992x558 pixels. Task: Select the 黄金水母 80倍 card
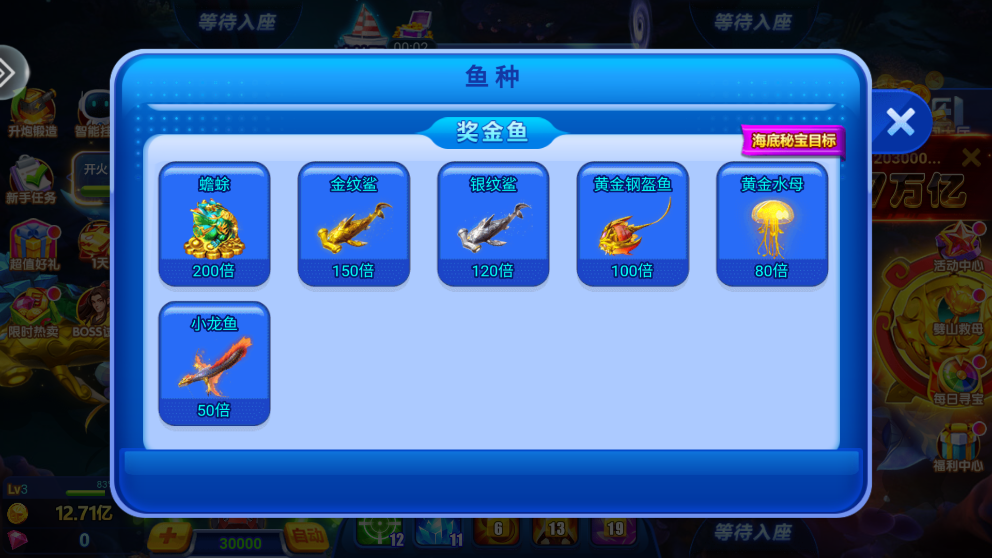point(772,225)
